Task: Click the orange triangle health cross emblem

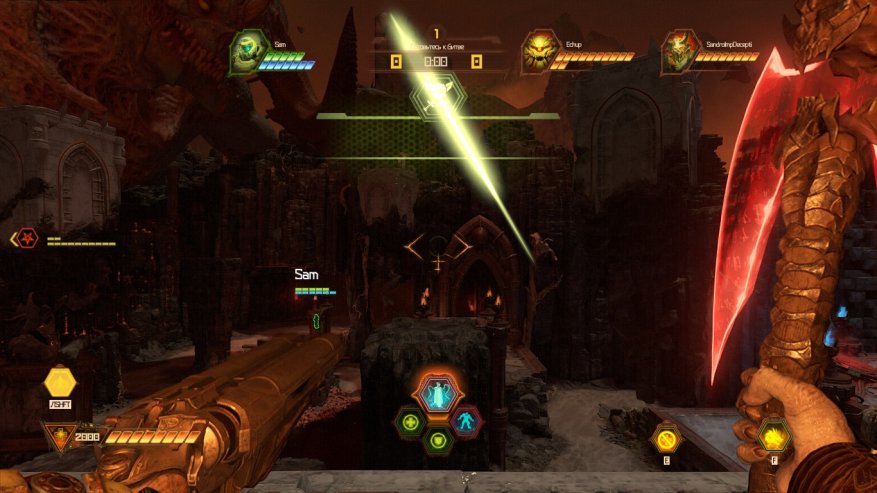Action: (60, 435)
